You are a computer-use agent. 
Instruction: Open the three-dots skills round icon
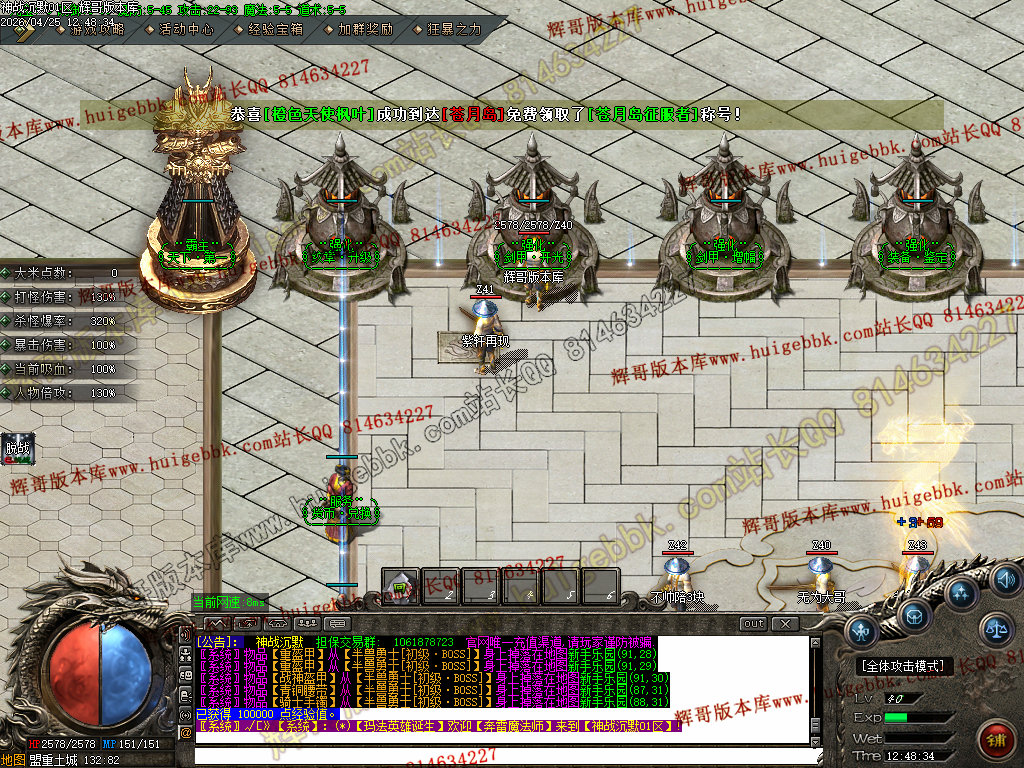pyautogui.click(x=961, y=595)
